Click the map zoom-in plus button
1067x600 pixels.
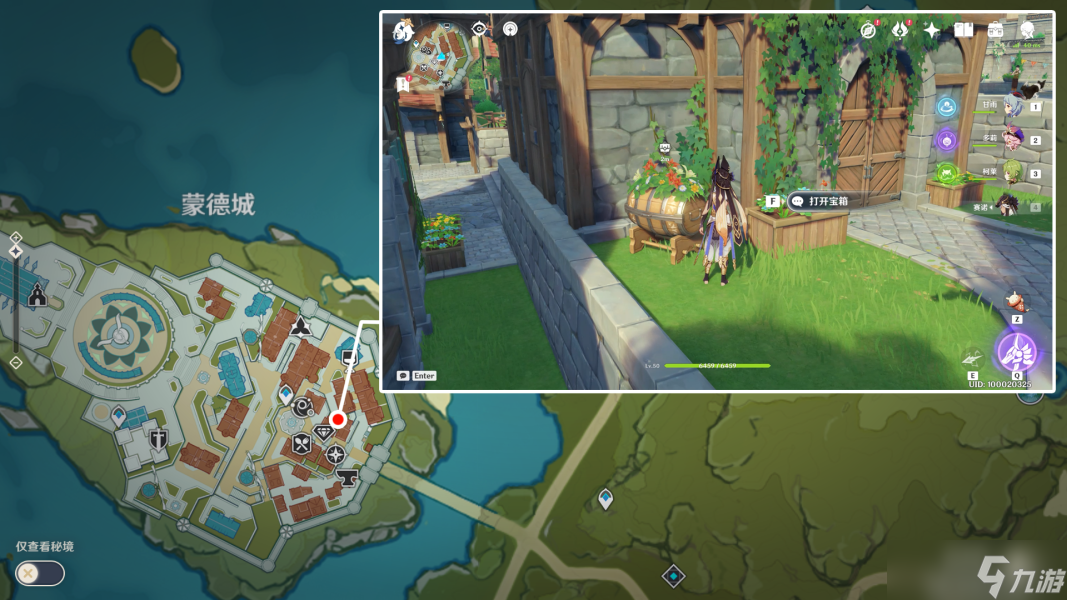[x=16, y=238]
